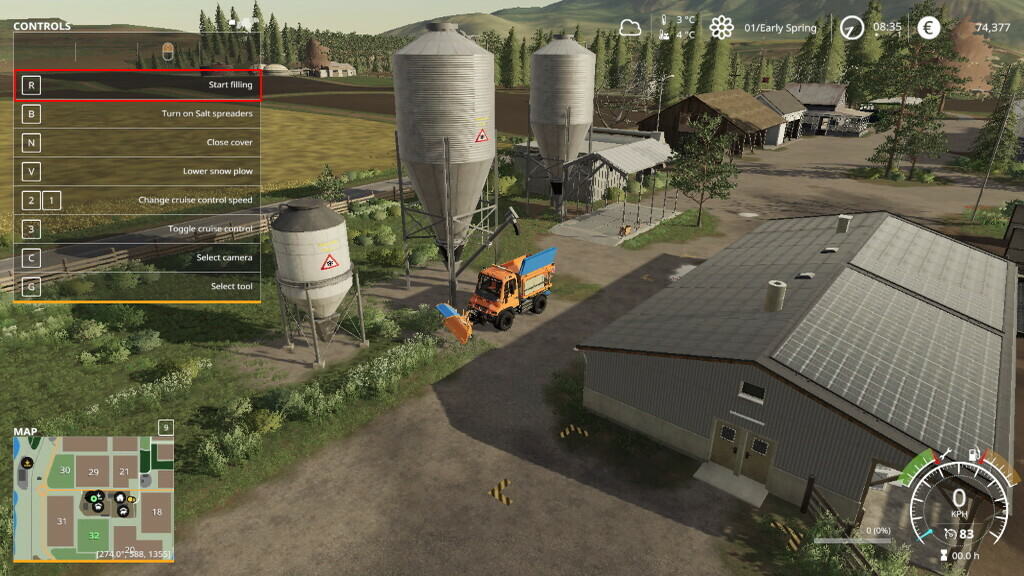1024x576 pixels.
Task: Select Change cruise control speed row
Action: (137, 200)
